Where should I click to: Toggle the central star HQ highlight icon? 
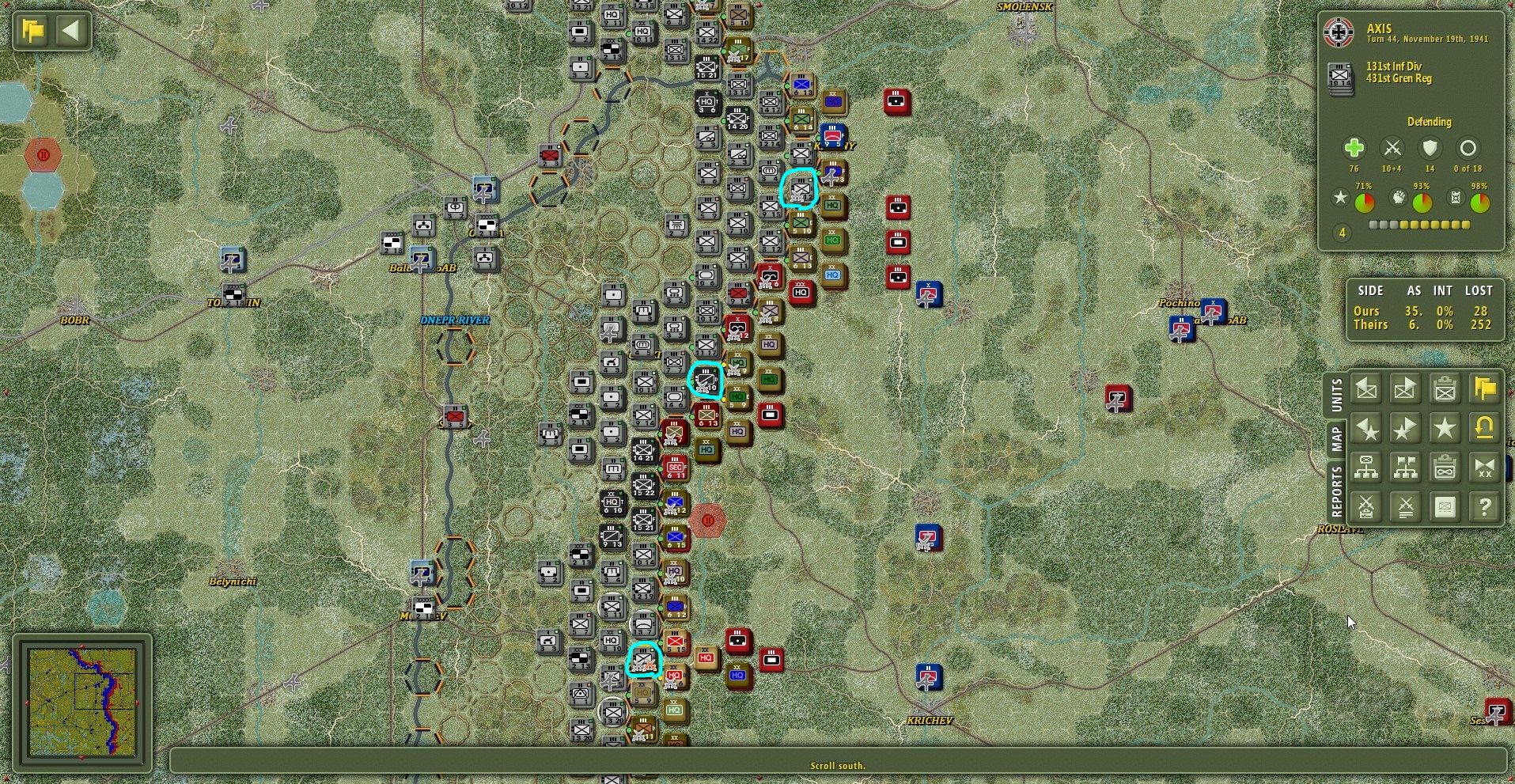1445,429
